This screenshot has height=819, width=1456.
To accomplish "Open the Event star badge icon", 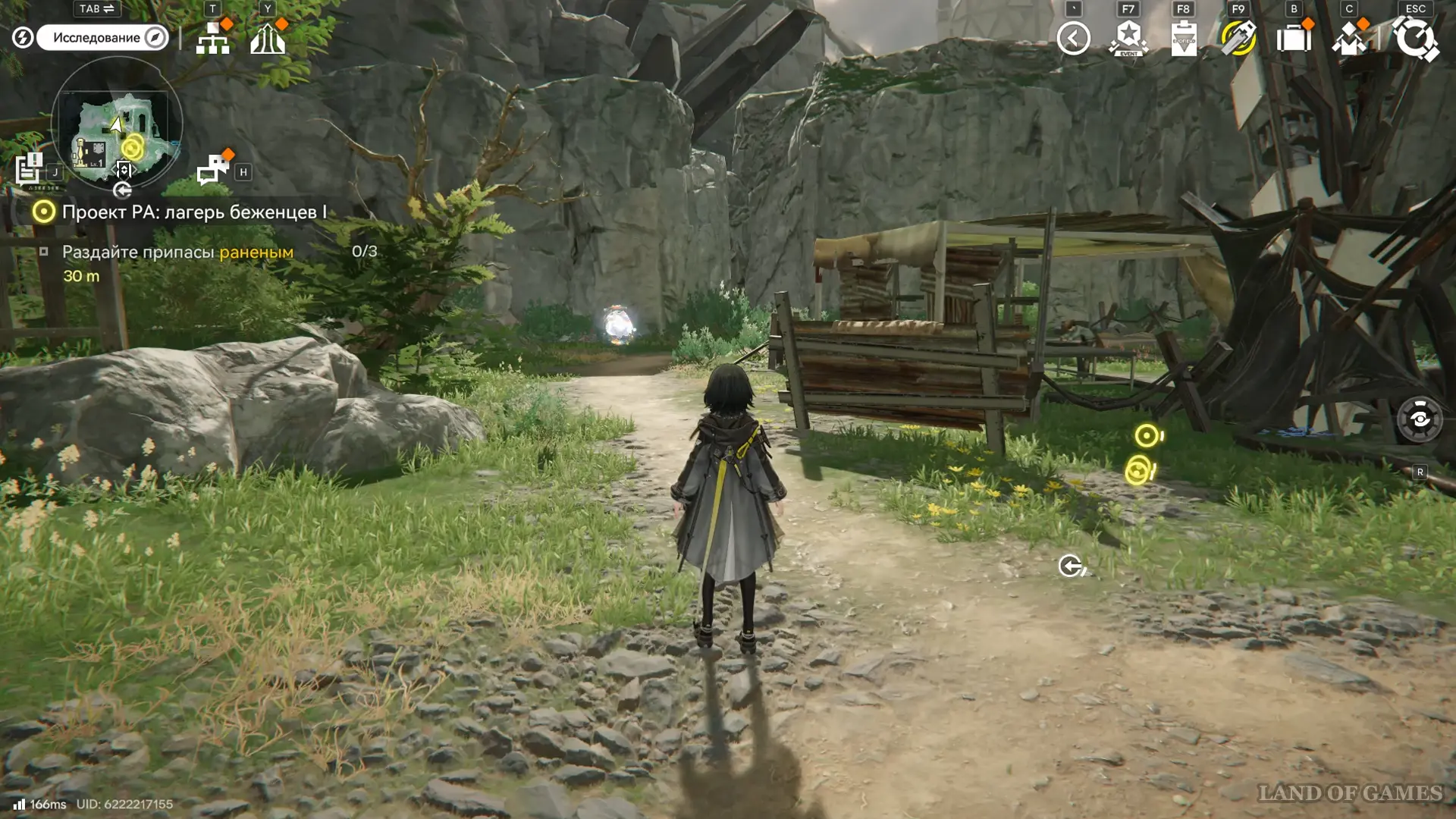I will [1128, 39].
